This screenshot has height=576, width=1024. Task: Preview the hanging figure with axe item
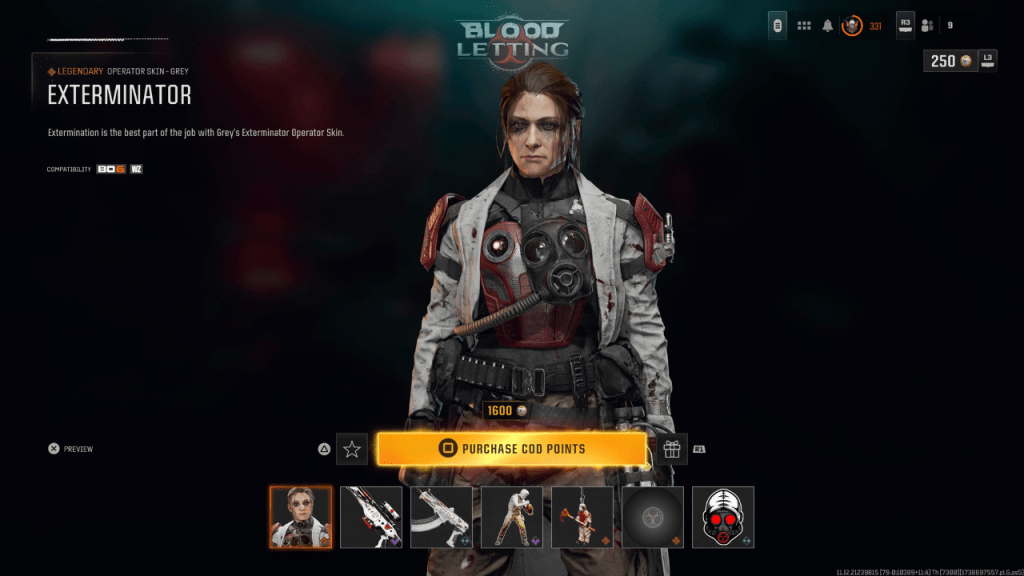coord(582,517)
